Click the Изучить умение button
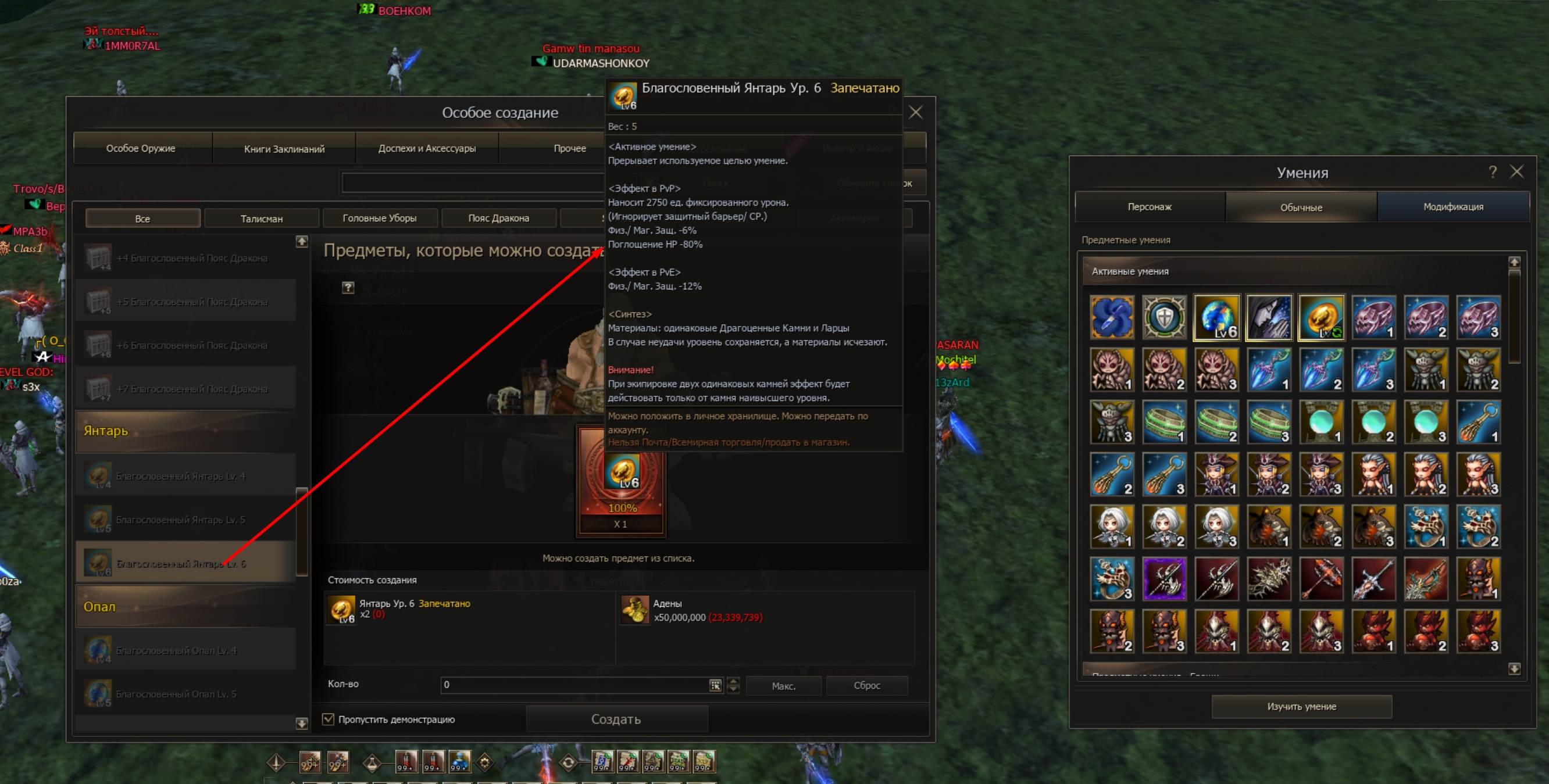 (x=1301, y=707)
